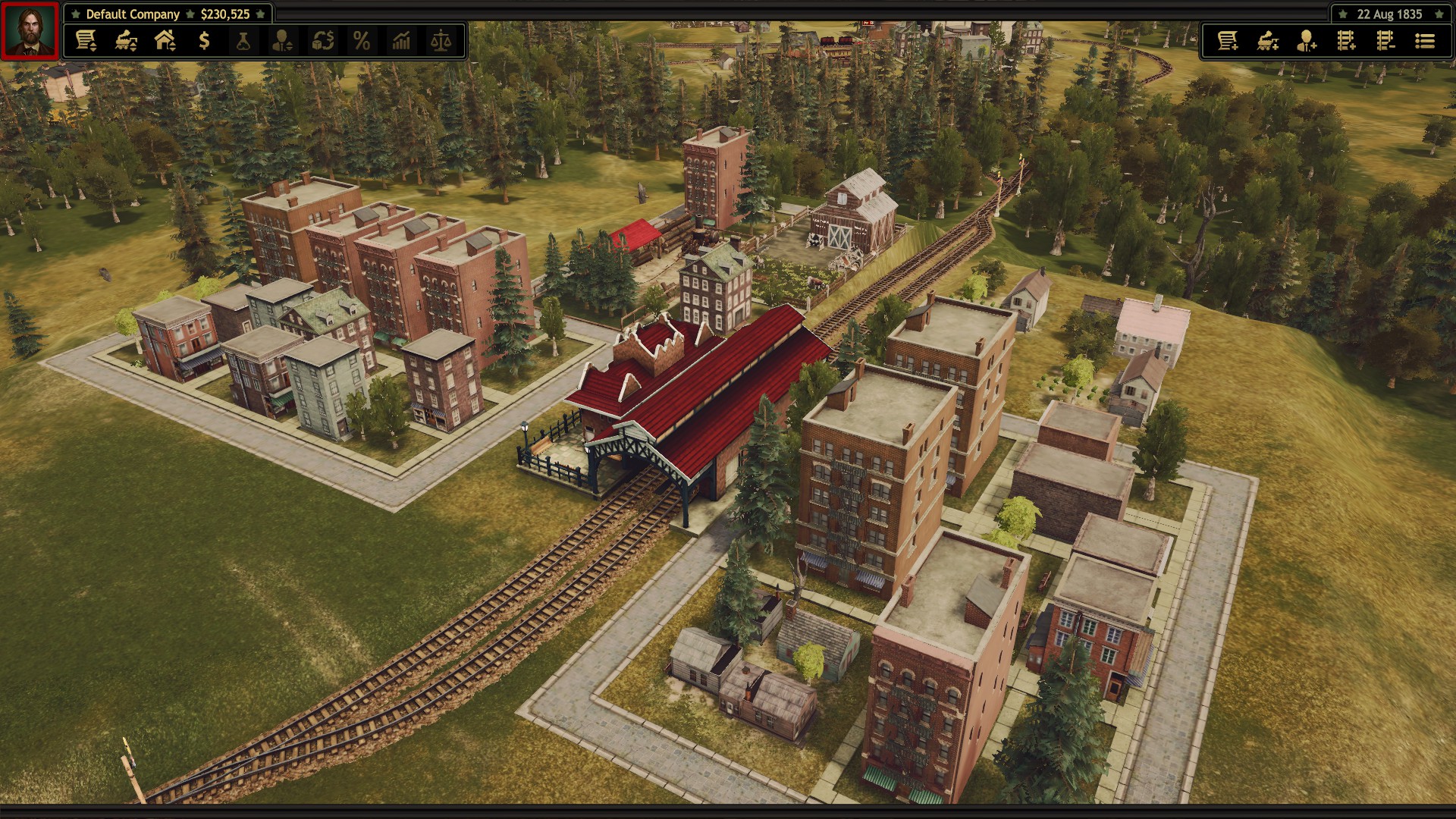This screenshot has width=1456, height=819.
Task: Check the $230,525 company funds
Action: [224, 14]
